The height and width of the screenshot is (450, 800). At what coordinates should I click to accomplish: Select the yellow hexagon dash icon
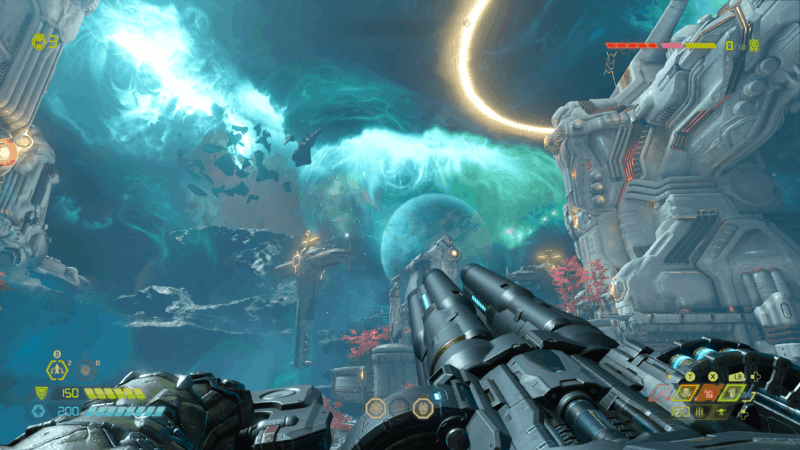[x=58, y=370]
